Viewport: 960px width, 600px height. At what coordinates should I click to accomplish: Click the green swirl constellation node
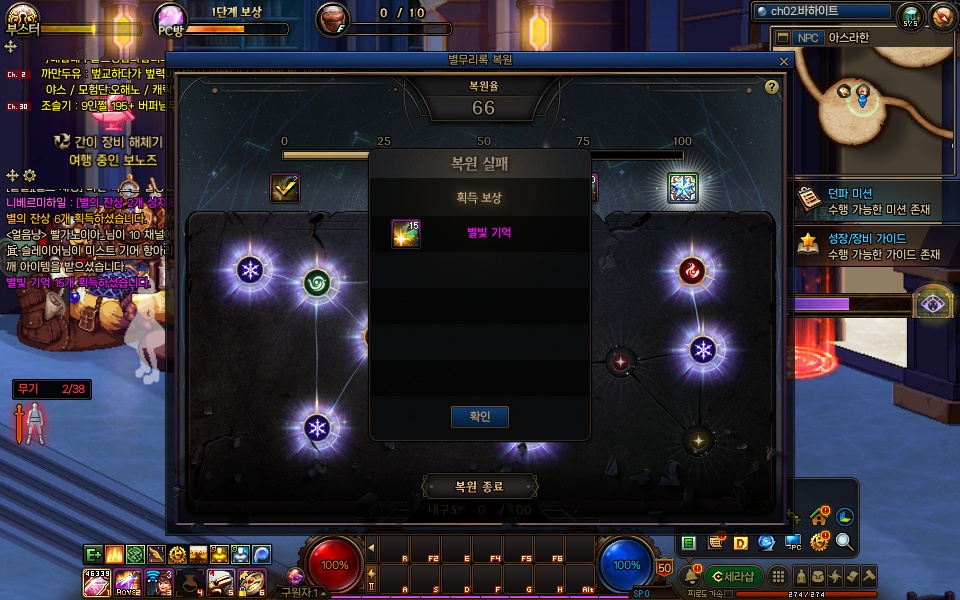point(317,283)
